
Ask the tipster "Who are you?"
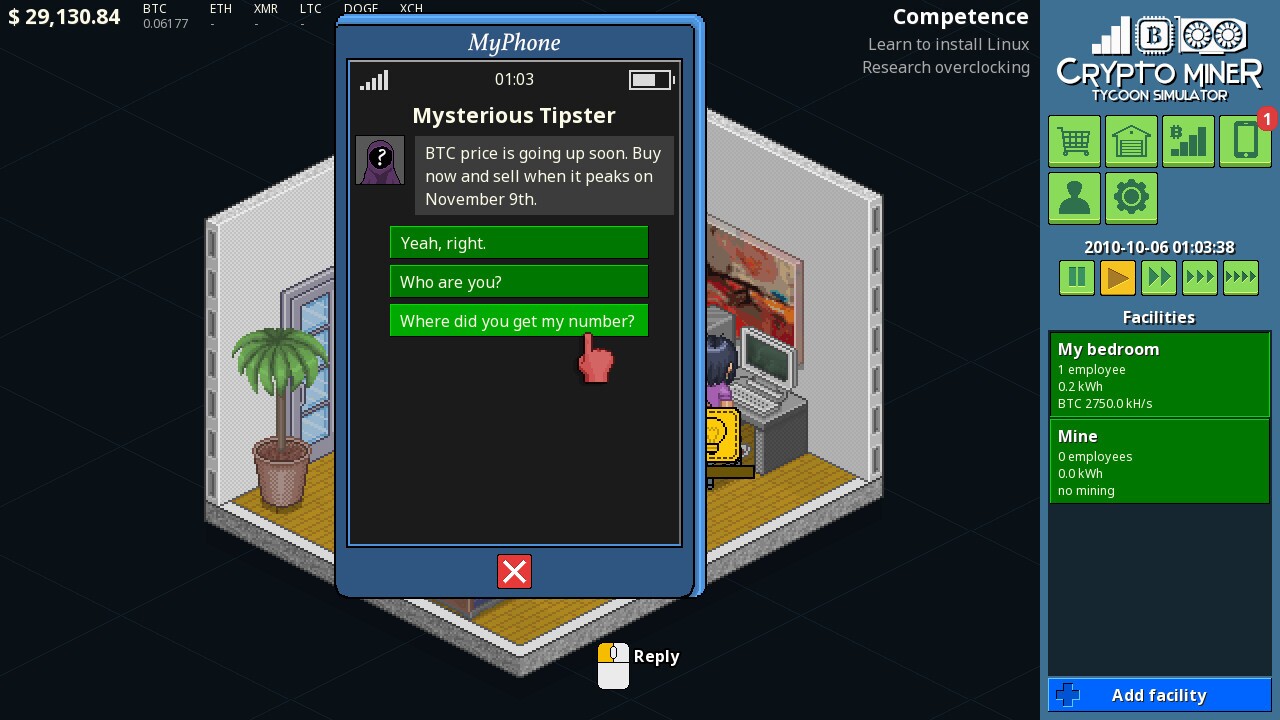pyautogui.click(x=519, y=281)
